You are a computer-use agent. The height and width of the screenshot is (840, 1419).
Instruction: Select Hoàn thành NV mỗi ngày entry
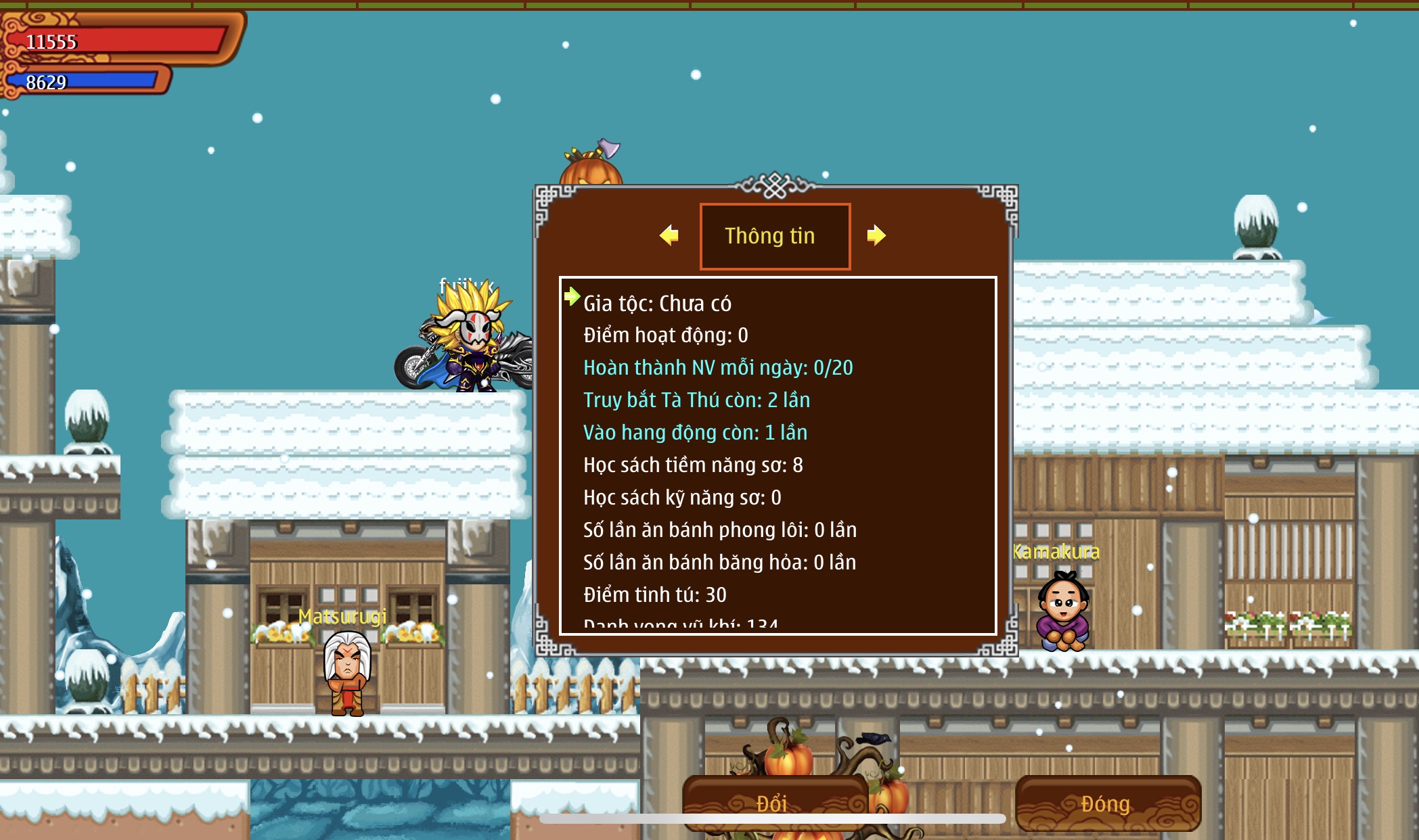point(717,368)
